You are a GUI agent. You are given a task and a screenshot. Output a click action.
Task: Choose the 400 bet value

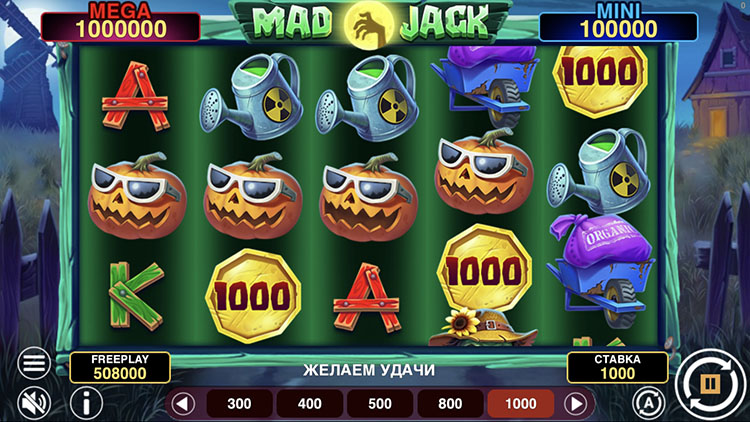(x=310, y=404)
